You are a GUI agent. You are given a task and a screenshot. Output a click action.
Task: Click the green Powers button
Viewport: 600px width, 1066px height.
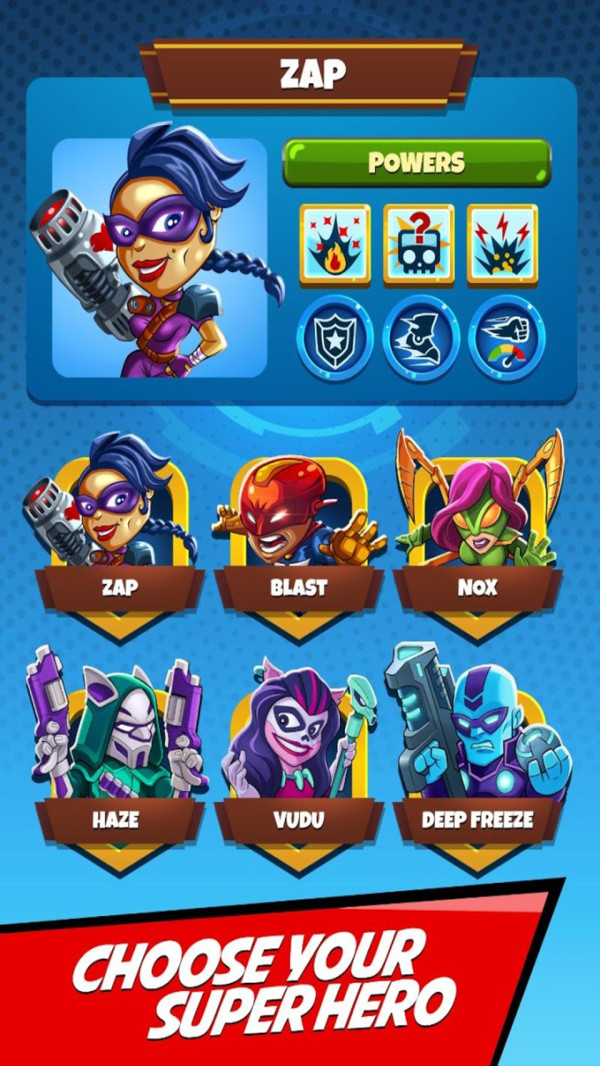click(416, 163)
